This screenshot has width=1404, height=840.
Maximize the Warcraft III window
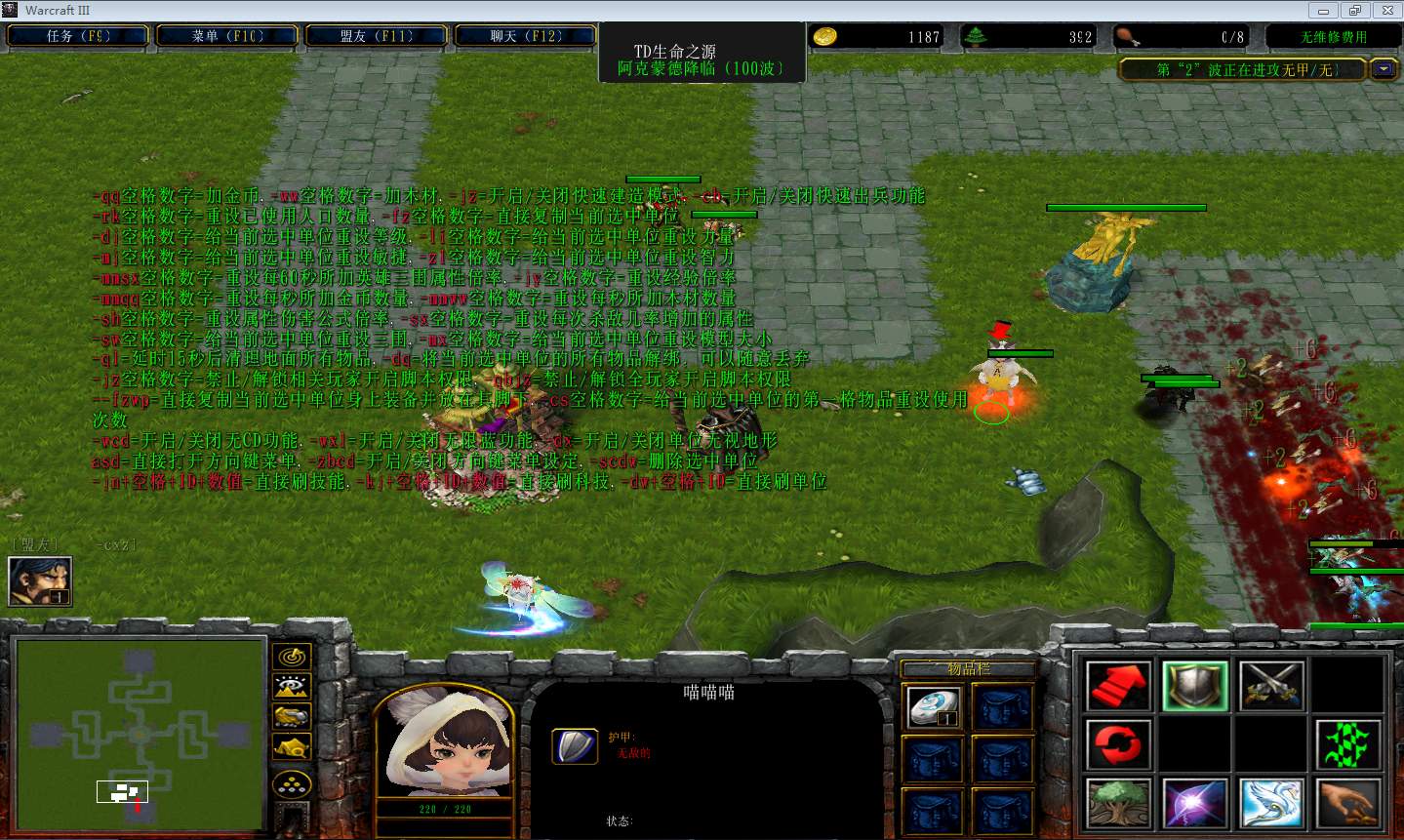(x=1355, y=10)
